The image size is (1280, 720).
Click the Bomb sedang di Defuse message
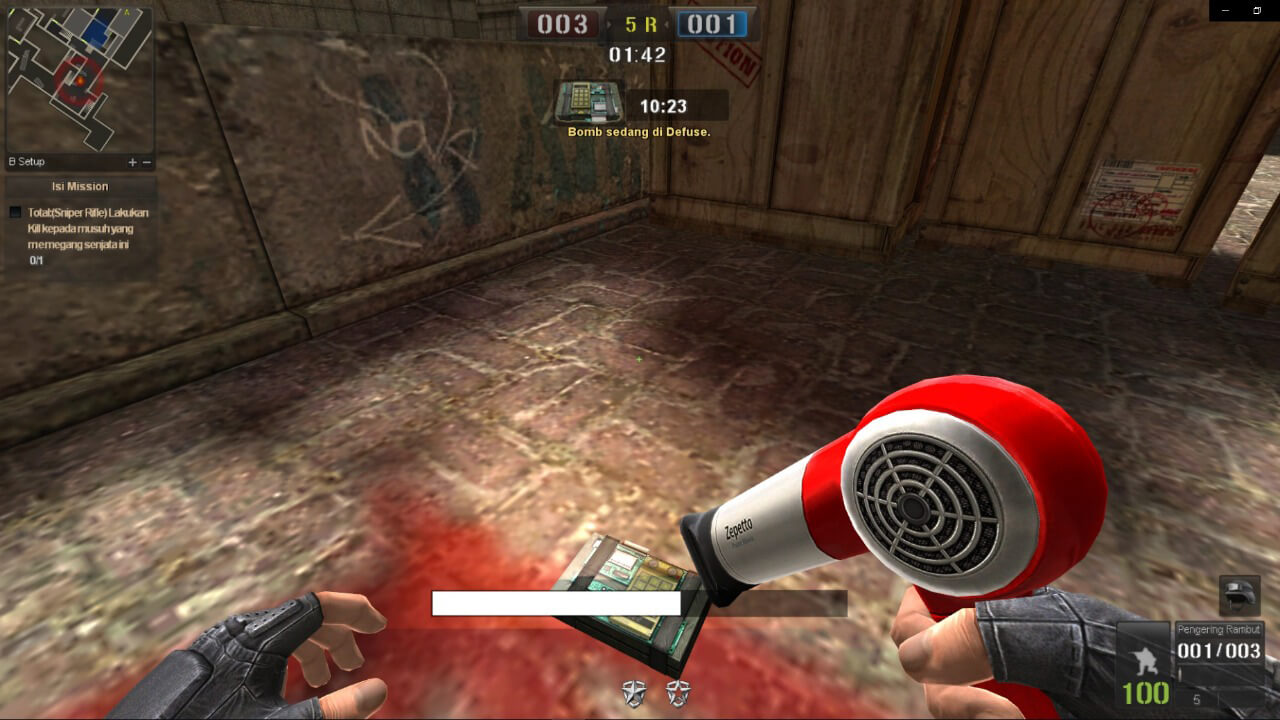(640, 131)
